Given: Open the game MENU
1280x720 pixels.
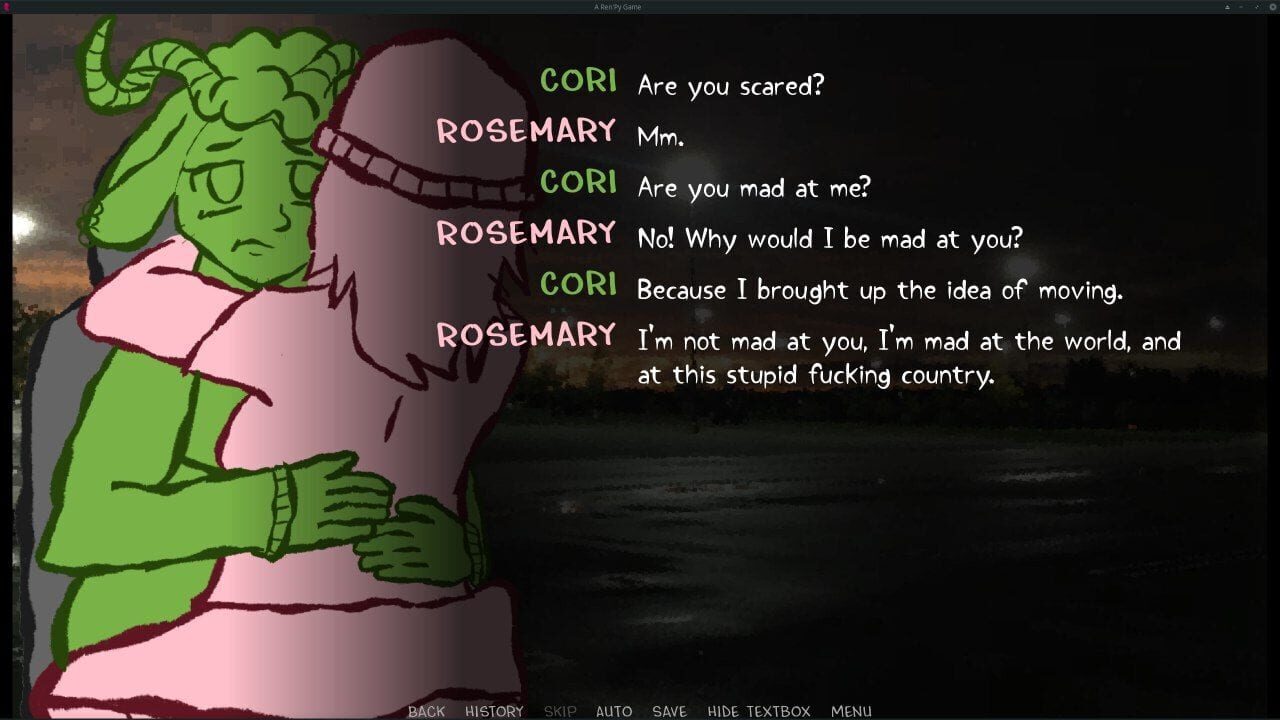Looking at the screenshot, I should coord(852,711).
